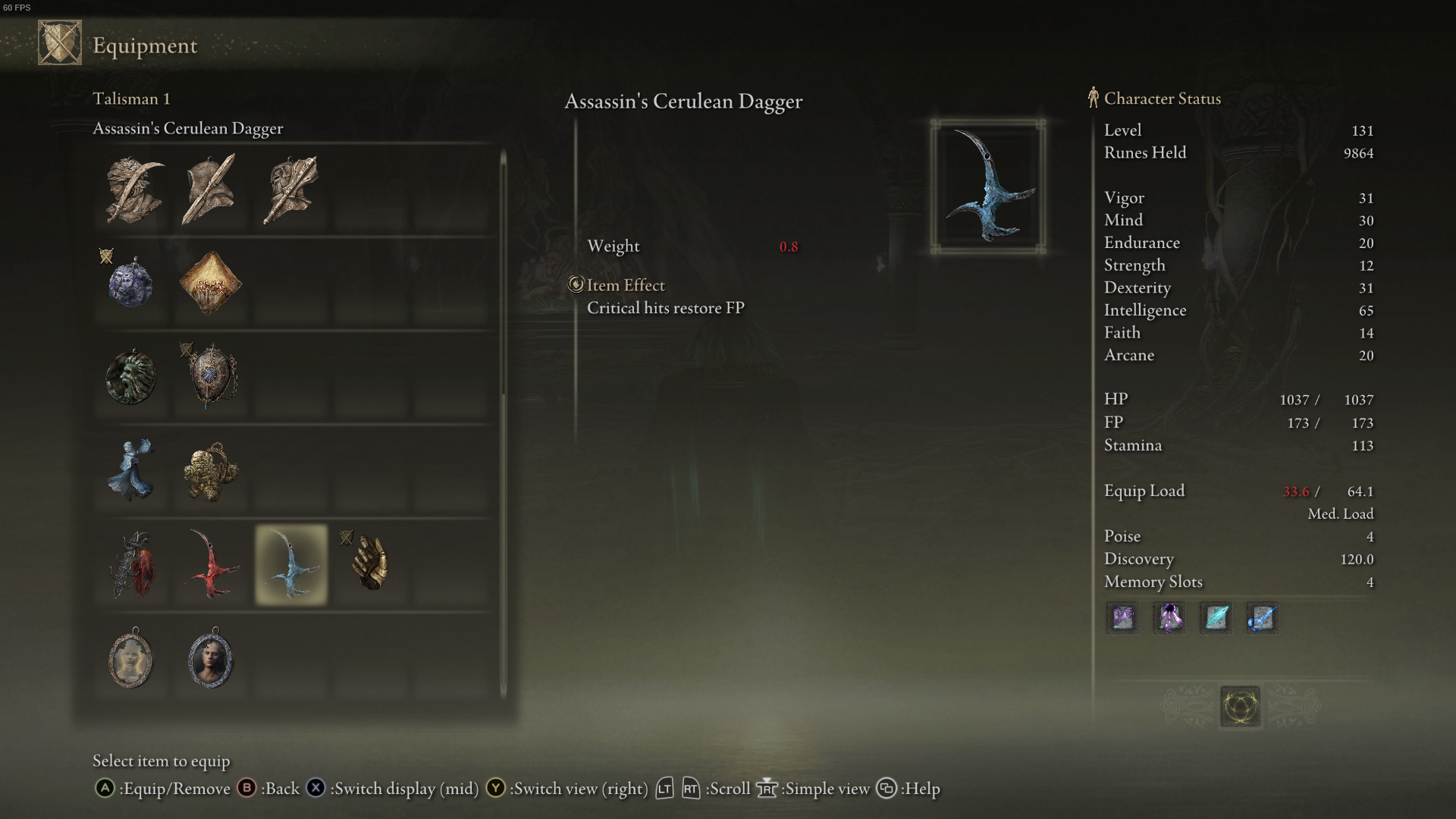Viewport: 1456px width, 819px height.
Task: Click the golden Elden Ring emblem below the memory slots
Action: pos(1239,706)
